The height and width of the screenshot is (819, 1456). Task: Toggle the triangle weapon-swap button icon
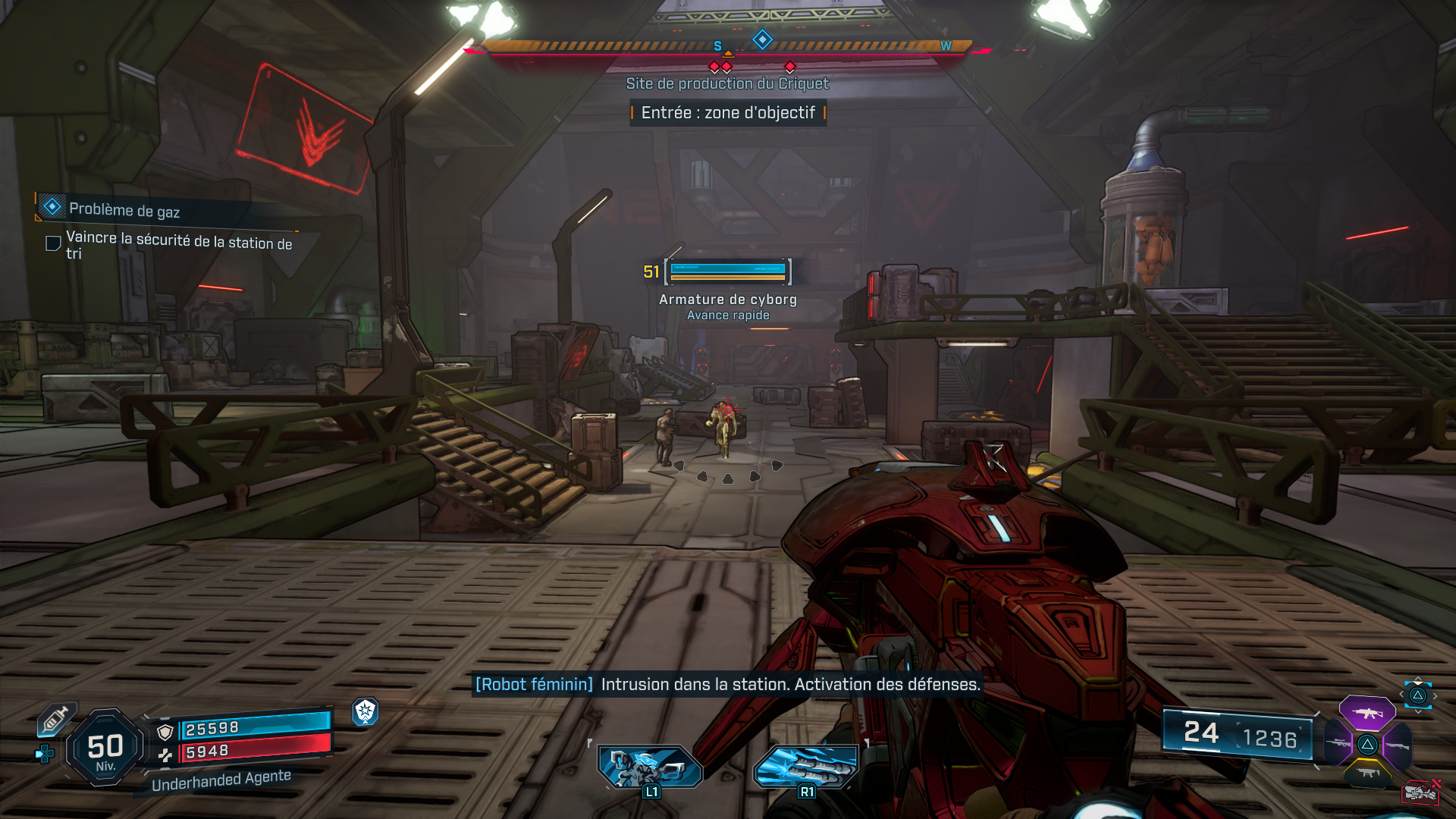pos(1417,696)
